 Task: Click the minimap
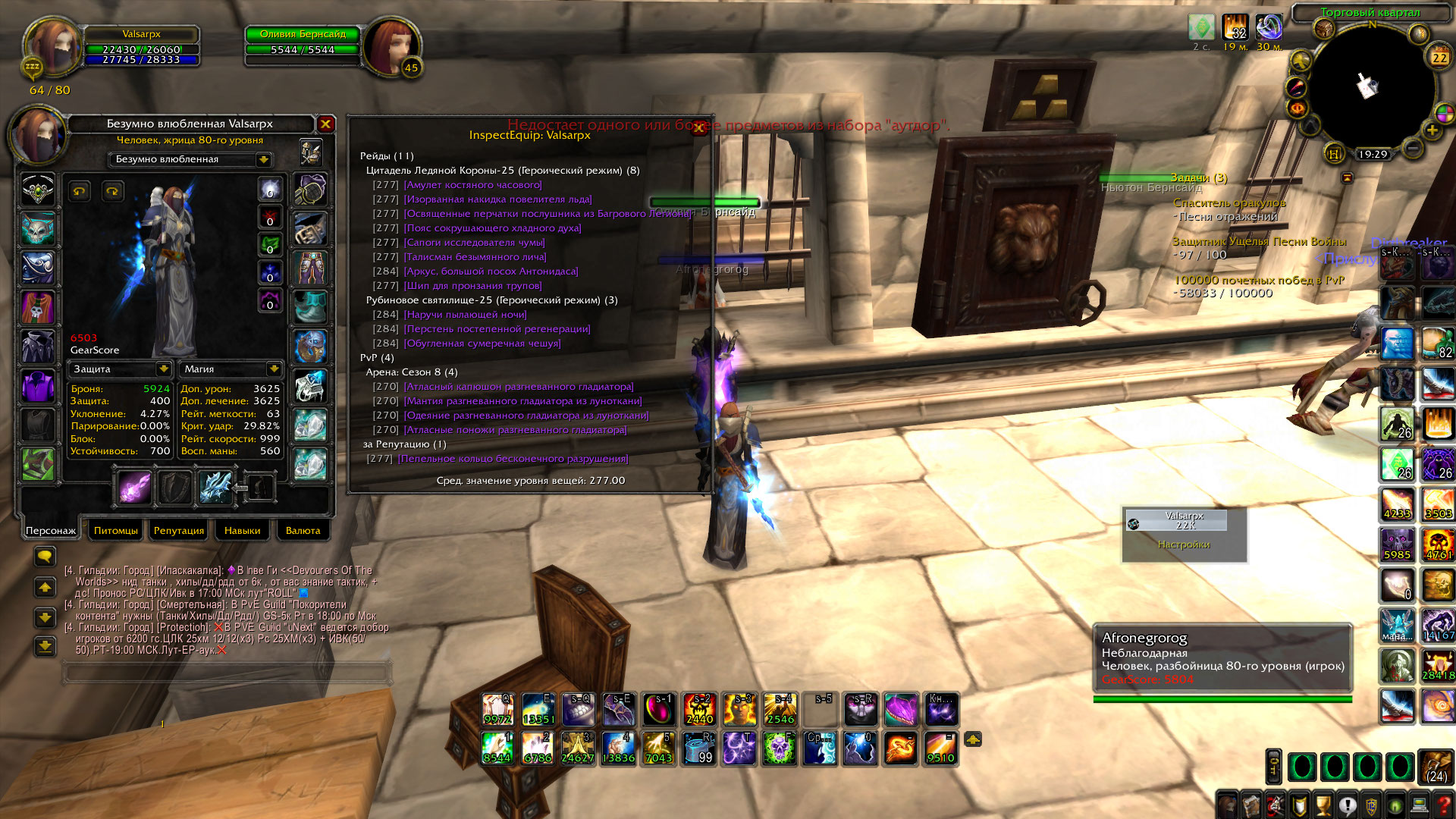(x=1371, y=87)
